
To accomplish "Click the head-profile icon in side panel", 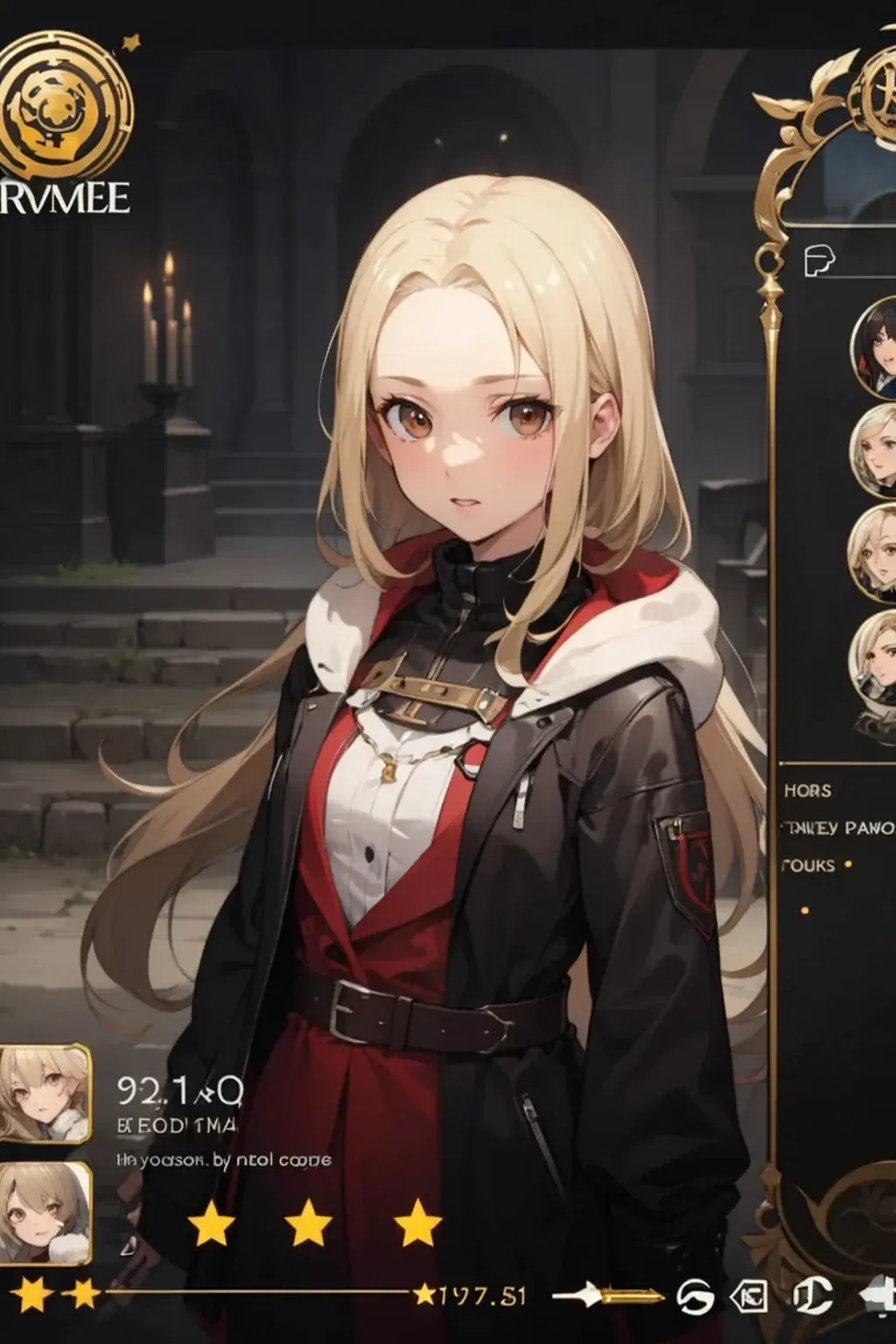I will (x=819, y=259).
